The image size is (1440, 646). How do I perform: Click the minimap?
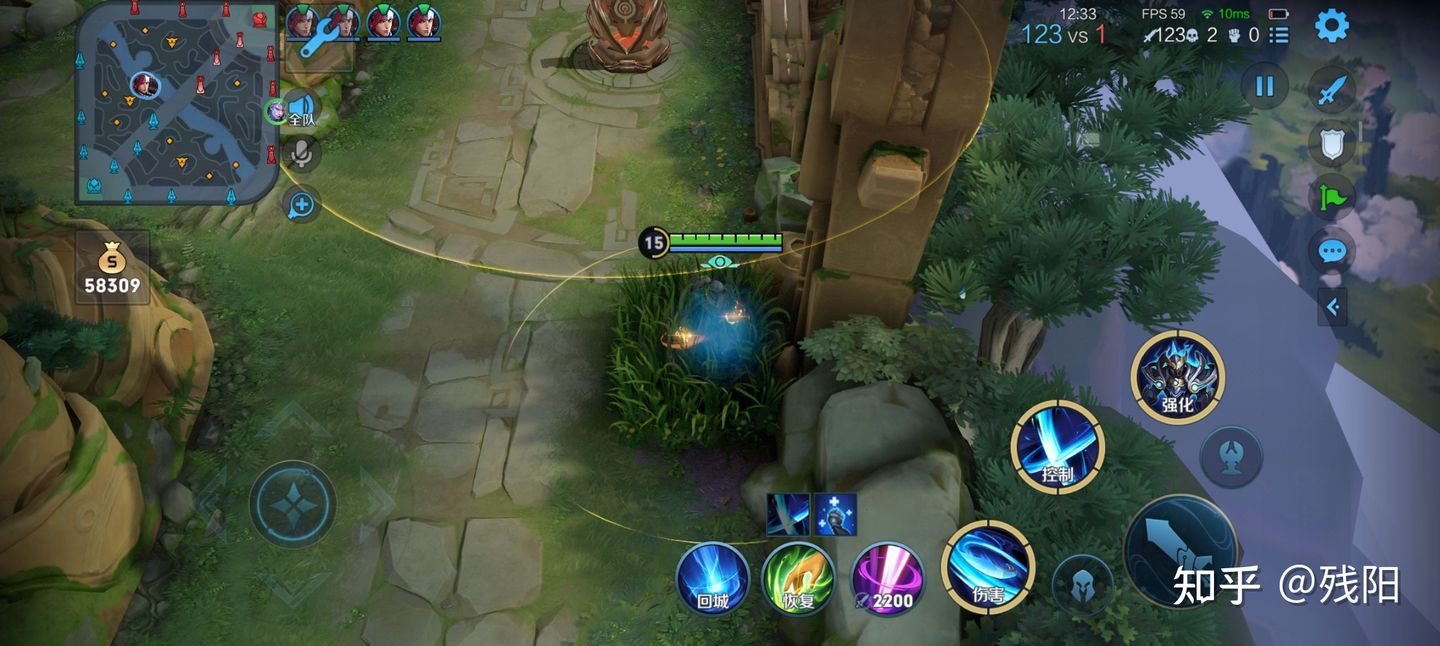[176, 103]
